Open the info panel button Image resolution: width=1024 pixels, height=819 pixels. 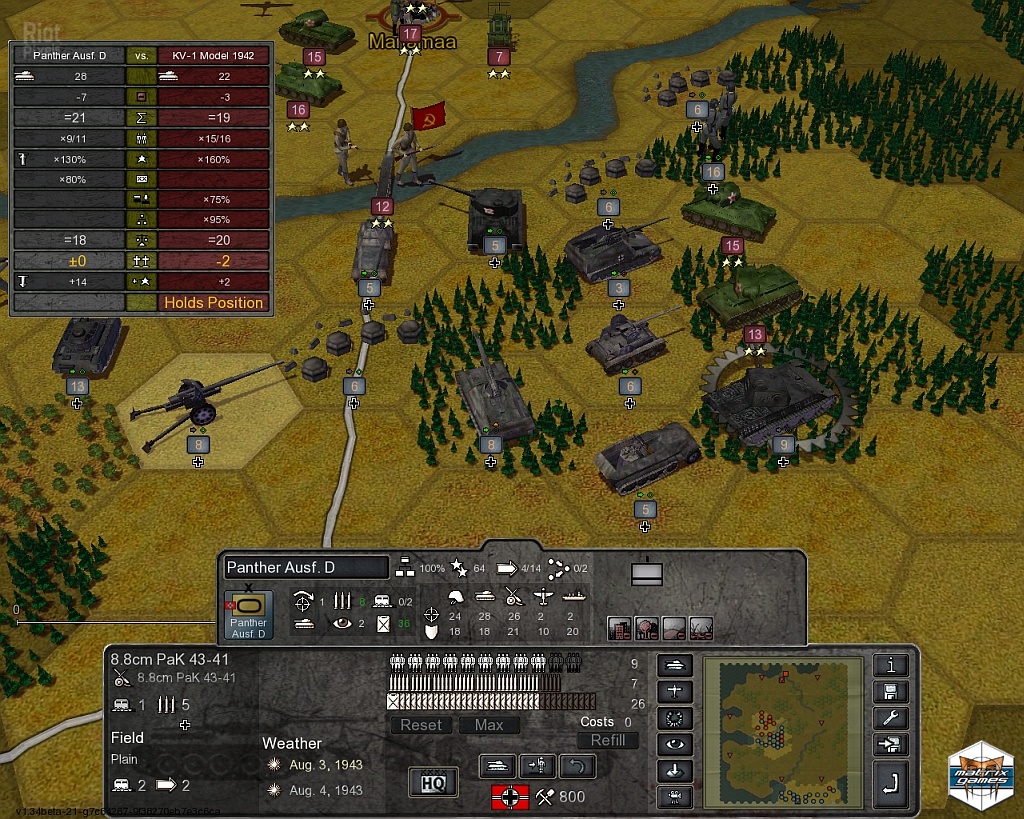[x=890, y=666]
